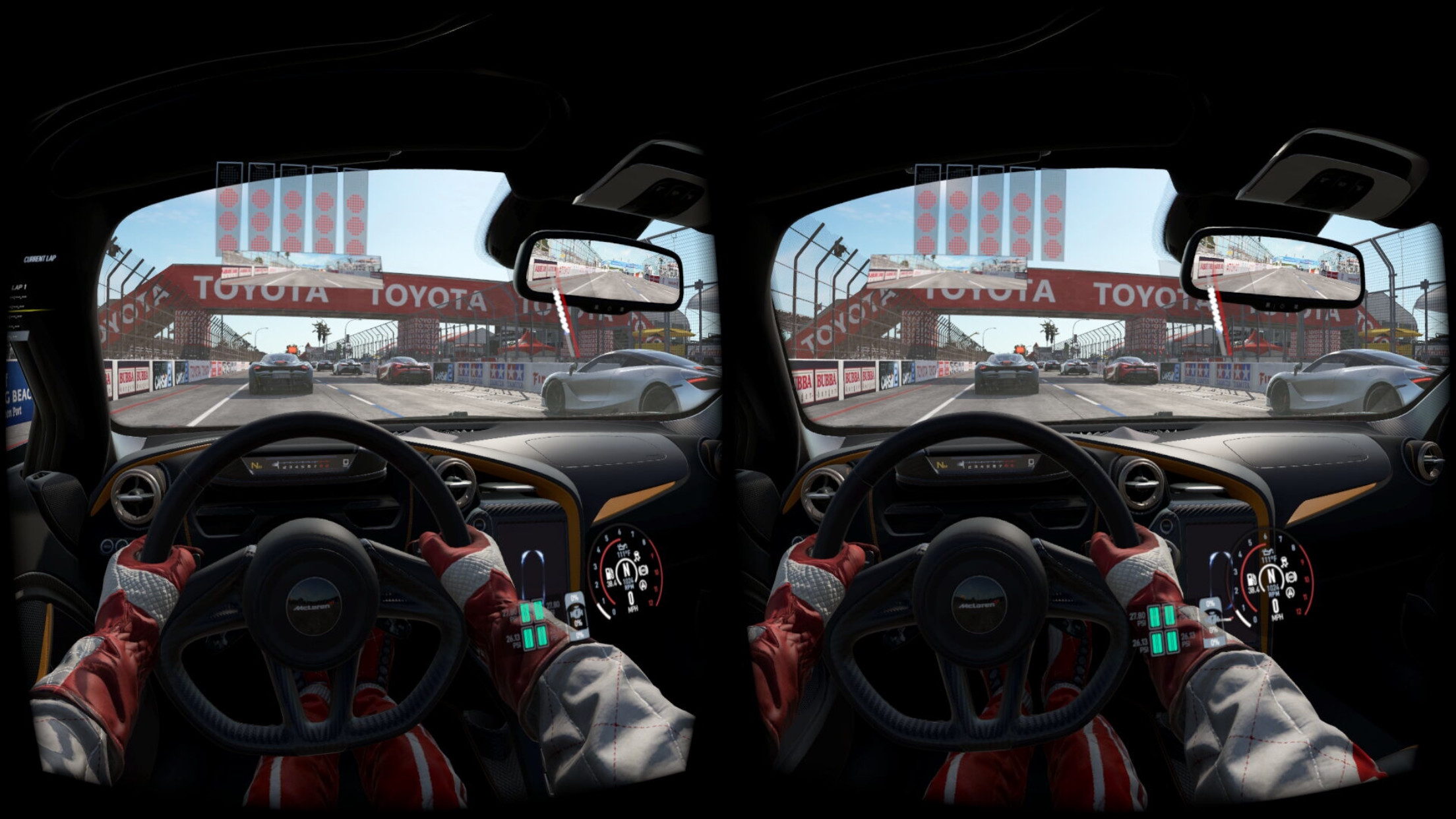Click the oil temperature icon showing 111°F
The width and height of the screenshot is (1456, 819).
point(623,549)
